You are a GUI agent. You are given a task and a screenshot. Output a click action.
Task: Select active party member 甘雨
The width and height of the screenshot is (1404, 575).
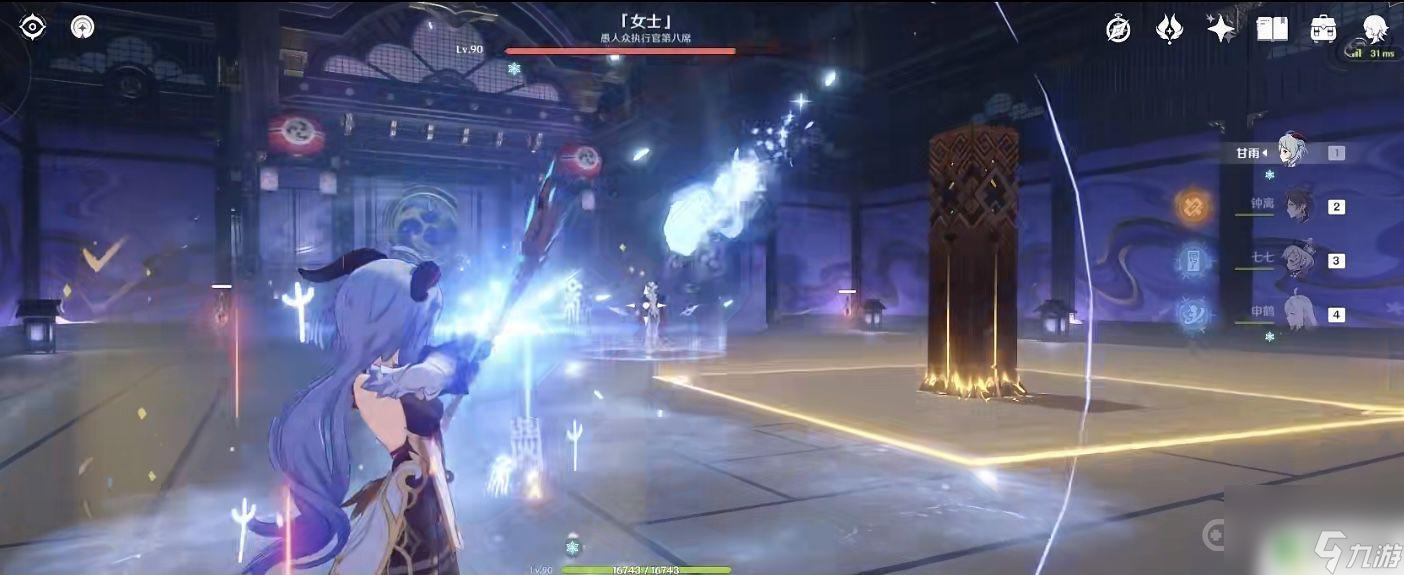1294,151
